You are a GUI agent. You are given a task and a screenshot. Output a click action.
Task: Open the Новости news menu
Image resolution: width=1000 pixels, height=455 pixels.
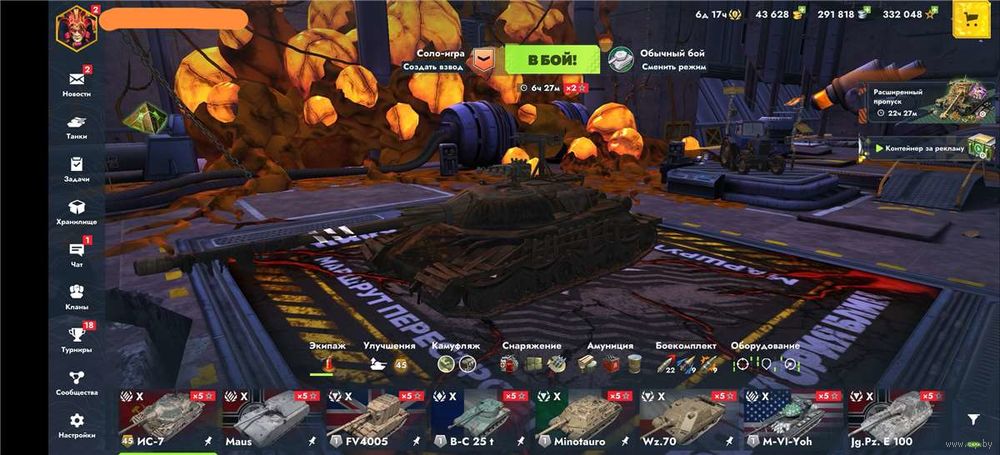(x=76, y=83)
